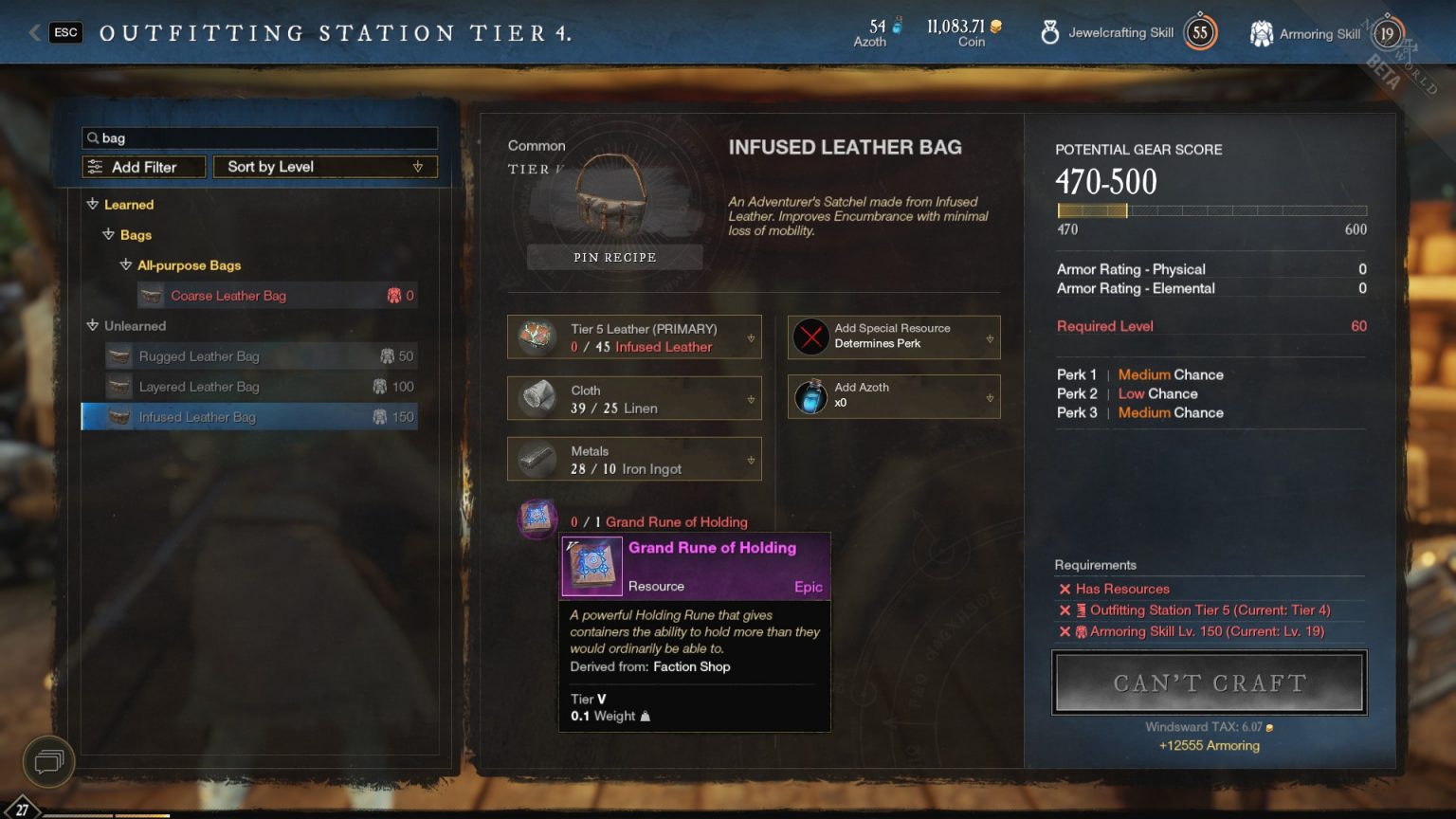Collapse the Bags subcategory
Image resolution: width=1456 pixels, height=819 pixels.
109,234
